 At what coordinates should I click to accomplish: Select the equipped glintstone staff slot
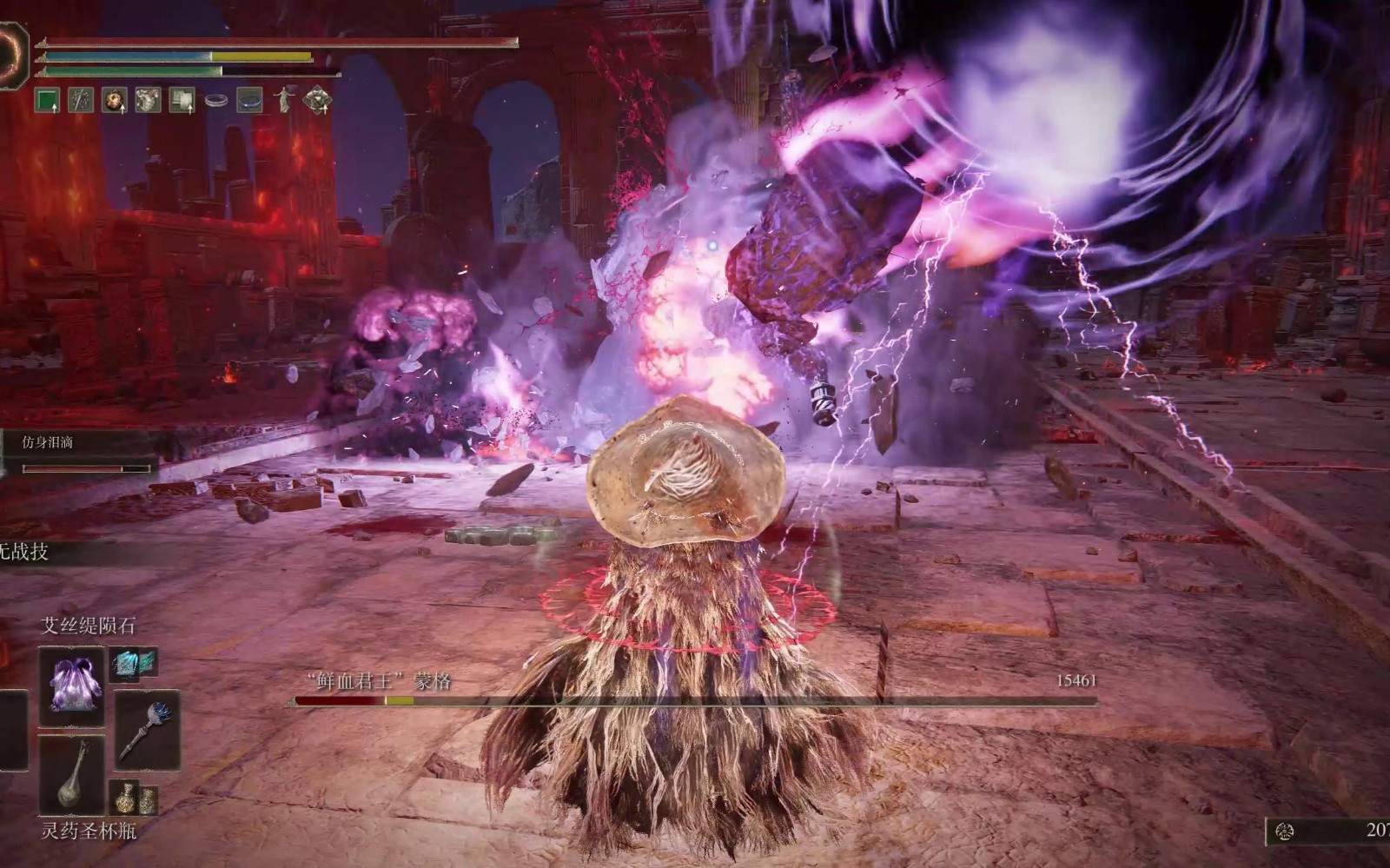147,730
